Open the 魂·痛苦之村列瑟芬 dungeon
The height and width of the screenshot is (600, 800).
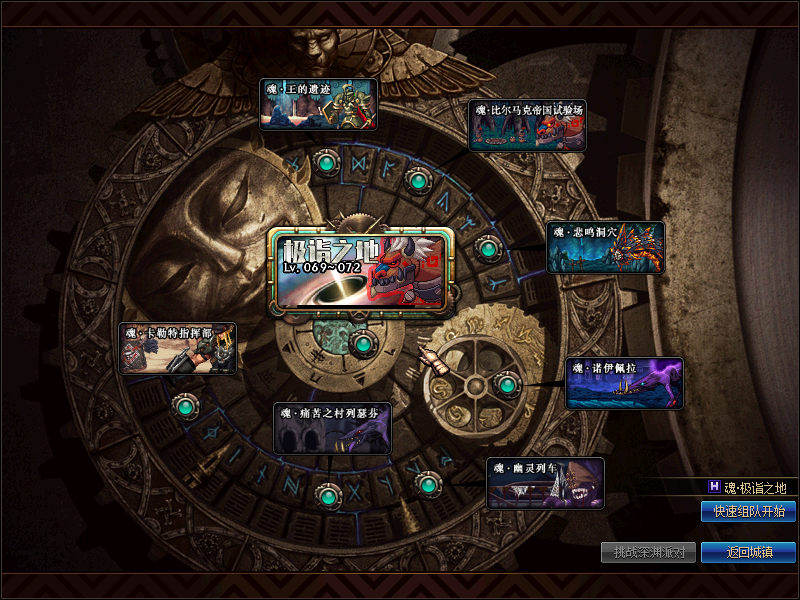coord(333,428)
